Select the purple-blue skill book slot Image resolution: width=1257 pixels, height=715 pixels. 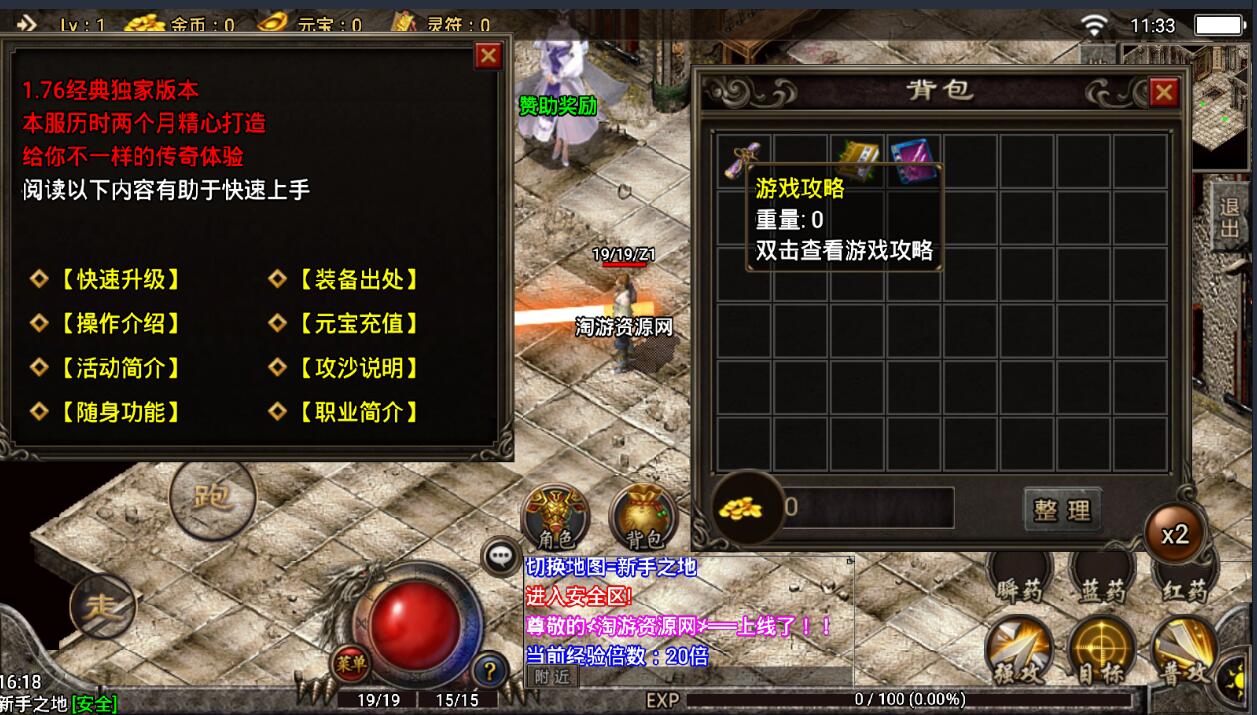pos(913,159)
